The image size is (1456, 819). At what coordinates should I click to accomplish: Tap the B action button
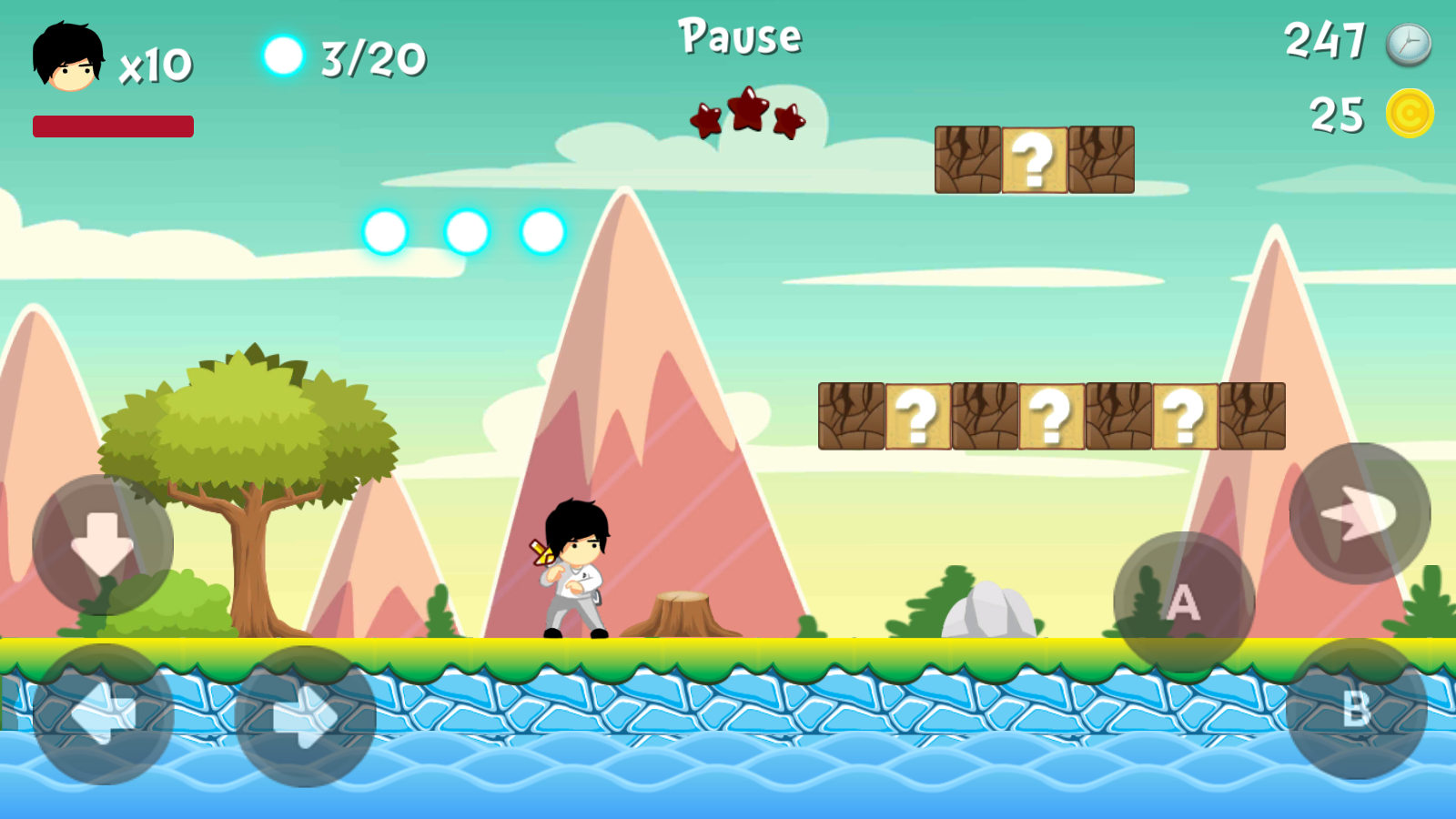(x=1356, y=709)
